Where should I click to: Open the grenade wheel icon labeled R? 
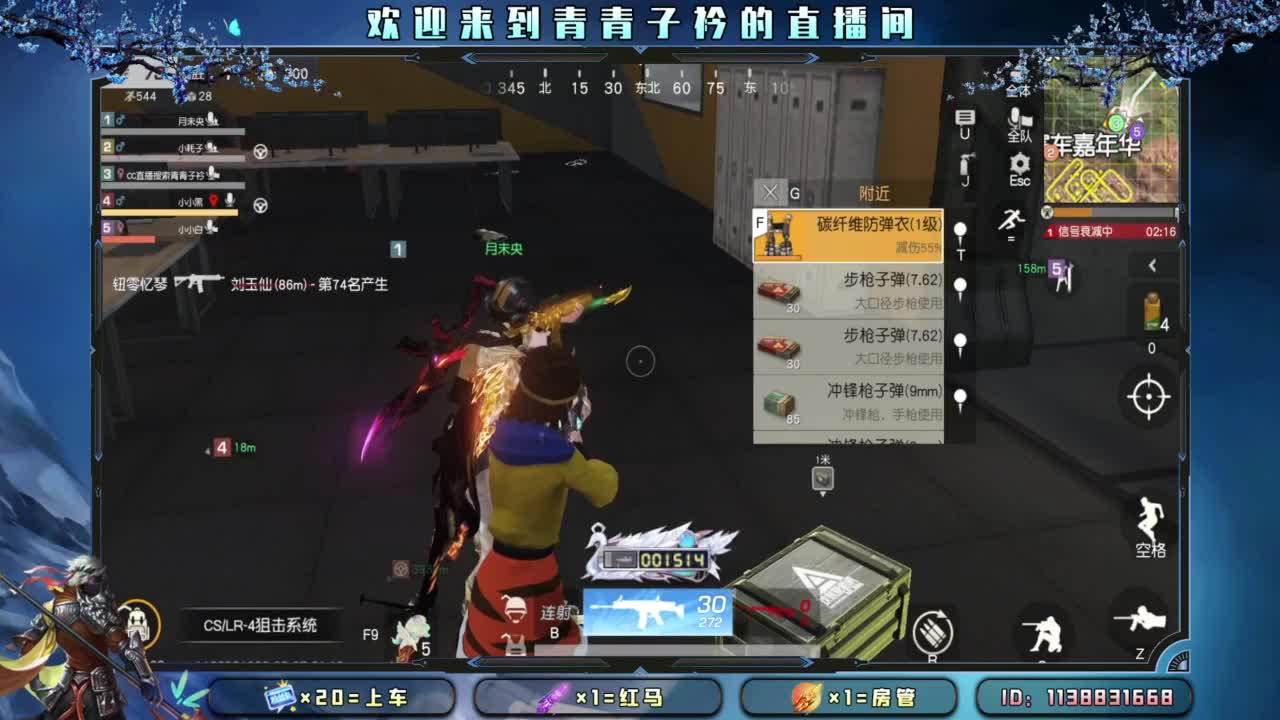pos(933,630)
